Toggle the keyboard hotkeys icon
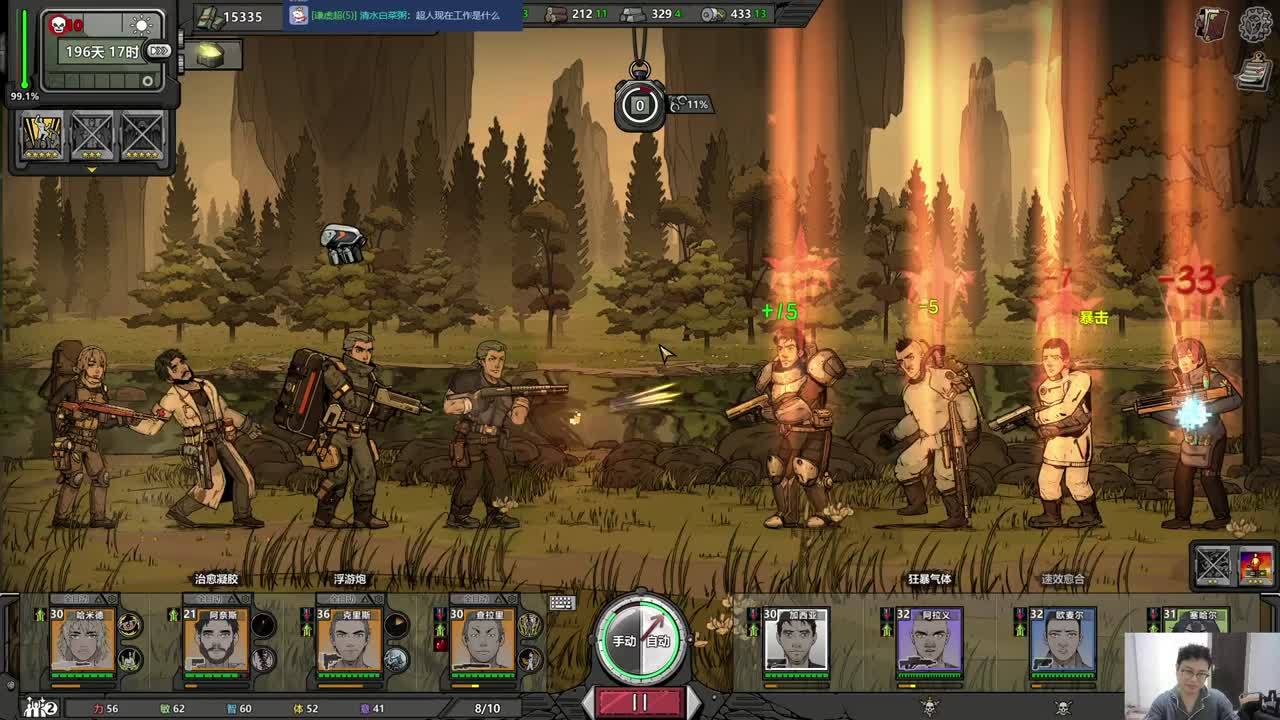 [x=562, y=602]
